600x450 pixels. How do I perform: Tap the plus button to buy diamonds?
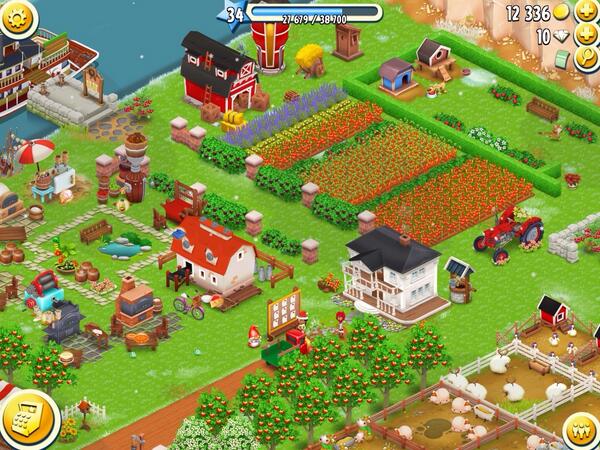[x=585, y=36]
